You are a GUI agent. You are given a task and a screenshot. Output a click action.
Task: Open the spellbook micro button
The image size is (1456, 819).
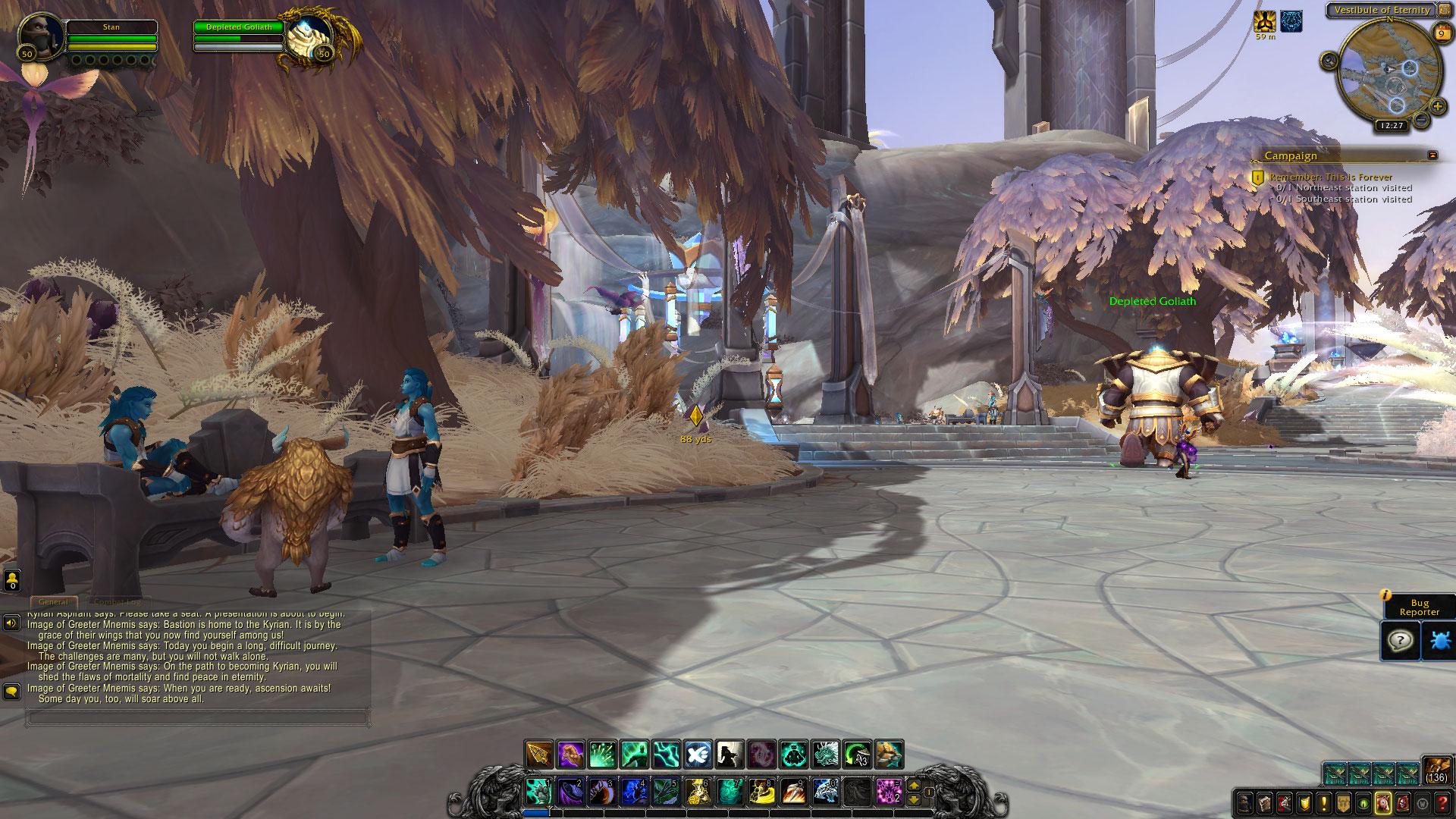coord(1265,802)
